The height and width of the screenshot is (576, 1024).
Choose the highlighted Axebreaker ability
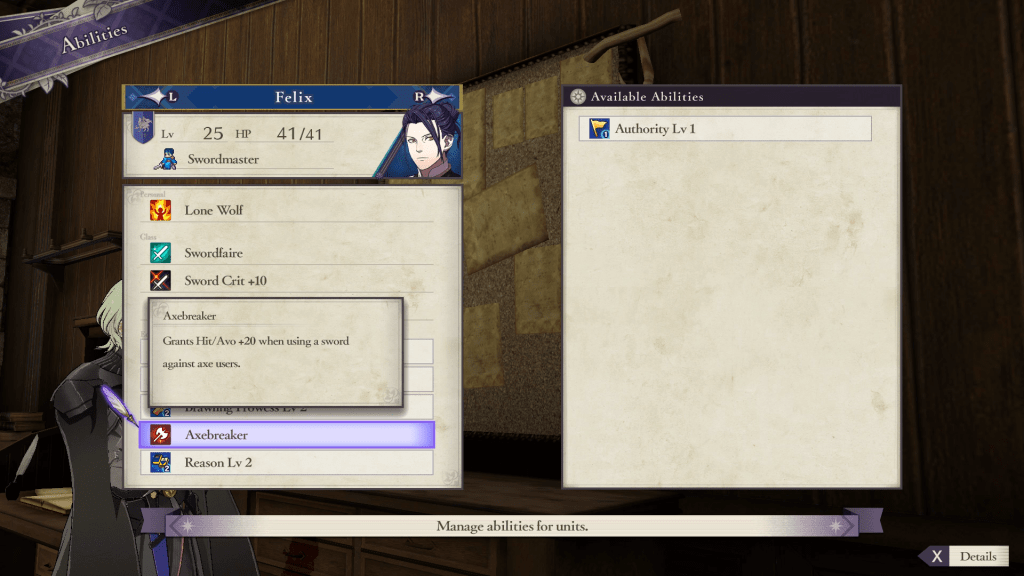(x=287, y=435)
